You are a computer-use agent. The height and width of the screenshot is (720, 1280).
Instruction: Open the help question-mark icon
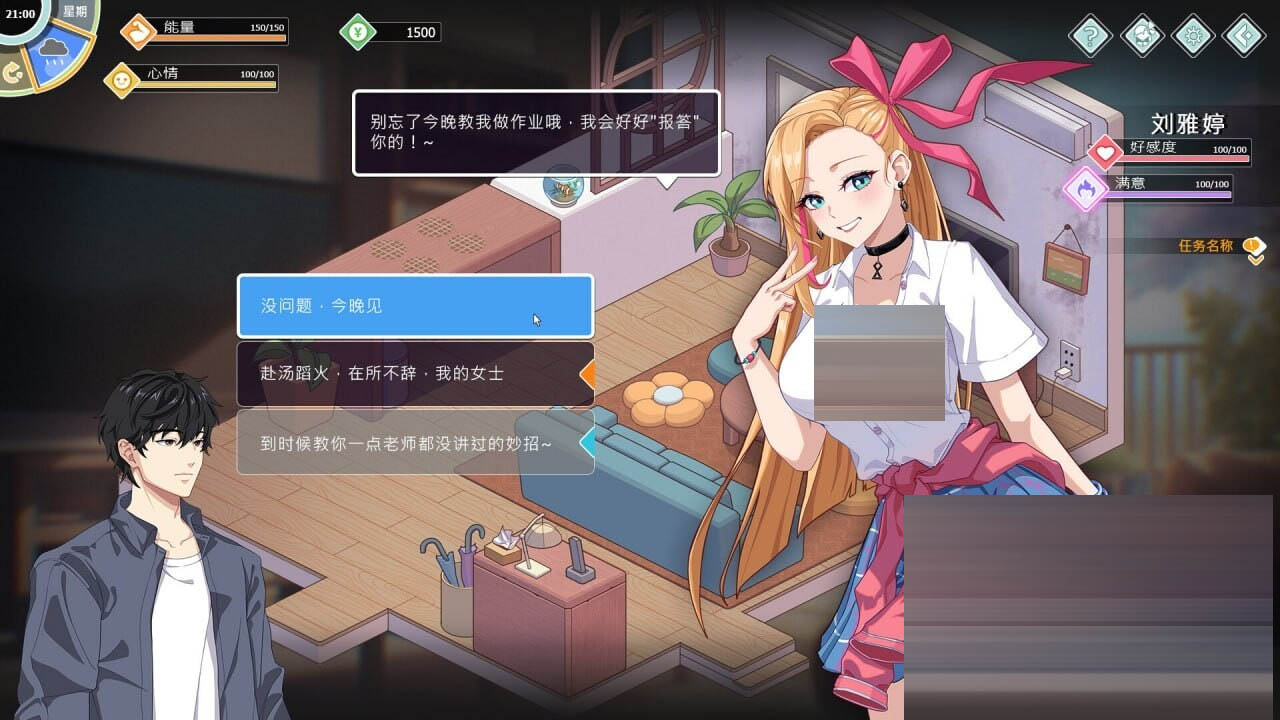tap(1089, 36)
